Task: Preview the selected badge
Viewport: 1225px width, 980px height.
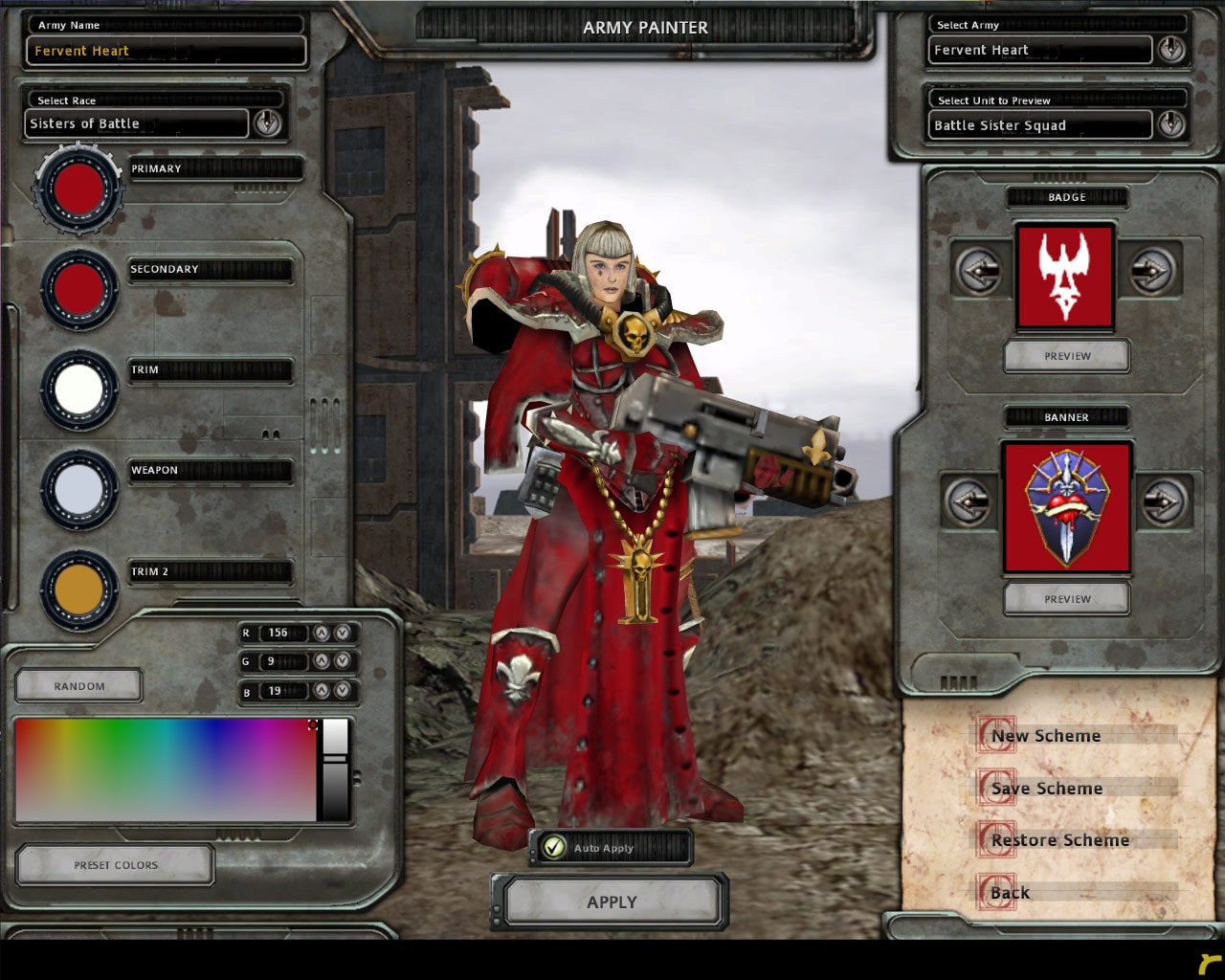Action: (1067, 356)
